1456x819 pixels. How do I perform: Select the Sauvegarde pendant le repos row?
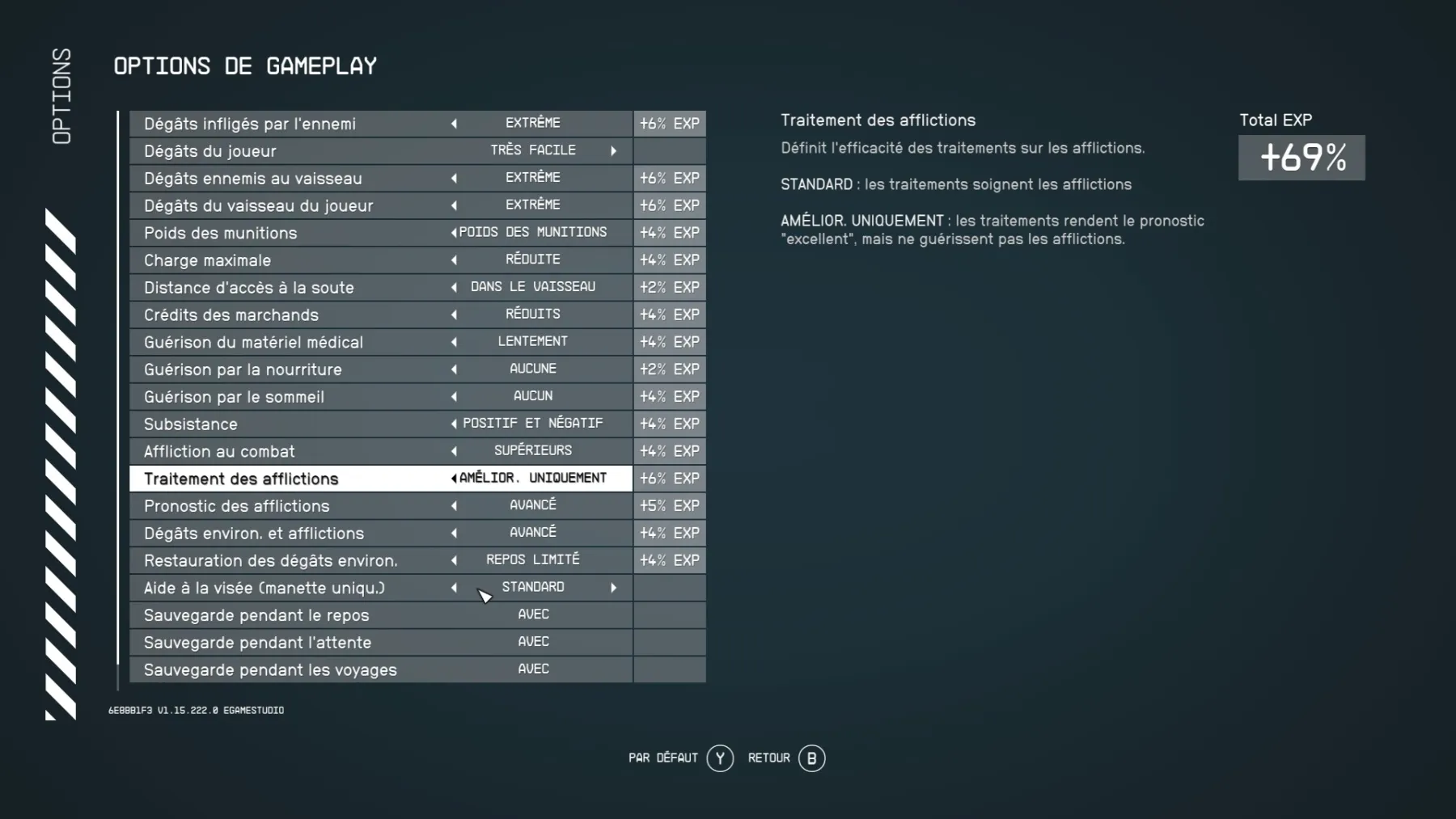[324, 615]
